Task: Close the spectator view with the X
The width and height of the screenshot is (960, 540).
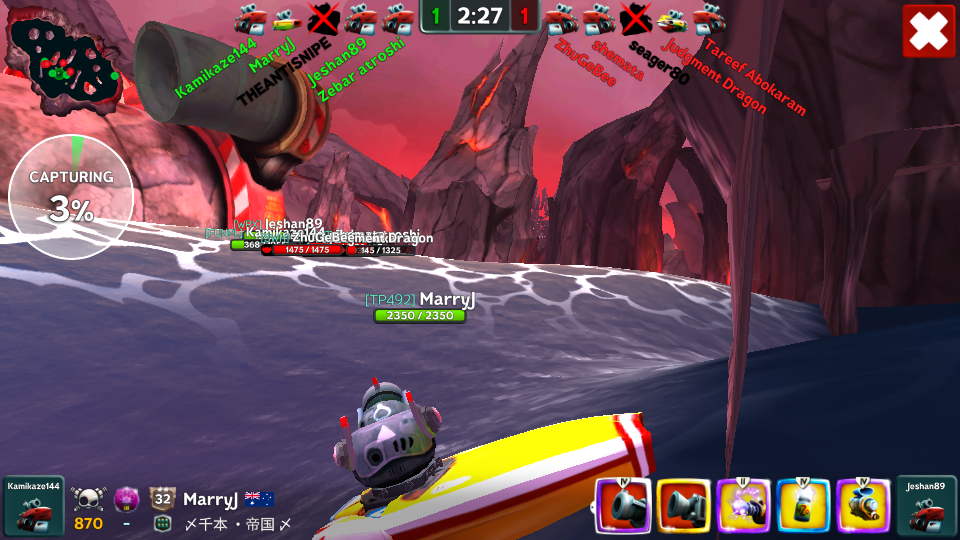Action: tap(929, 31)
